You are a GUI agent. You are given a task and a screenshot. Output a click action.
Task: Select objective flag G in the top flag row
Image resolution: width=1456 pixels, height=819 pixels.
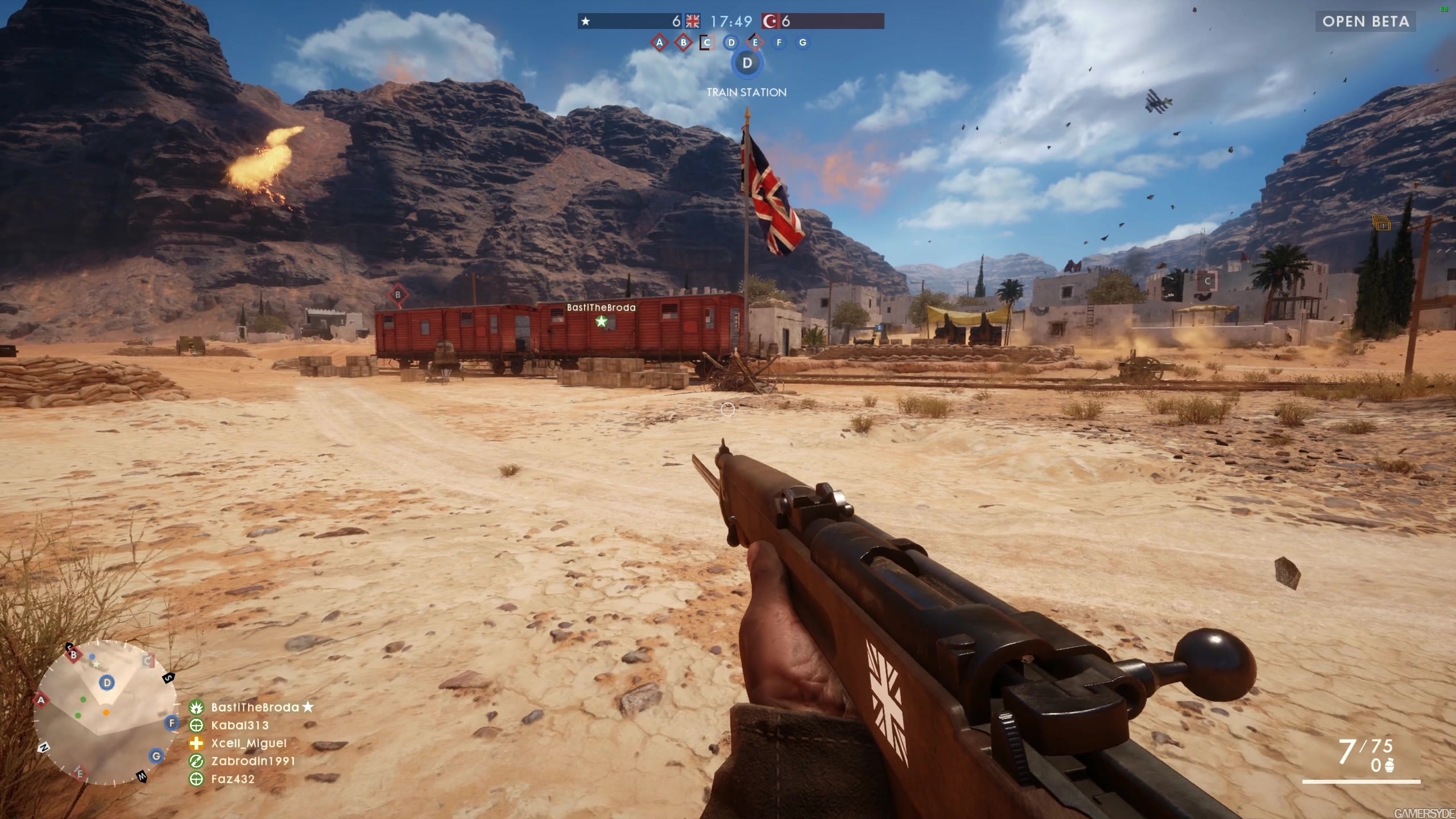coord(803,42)
